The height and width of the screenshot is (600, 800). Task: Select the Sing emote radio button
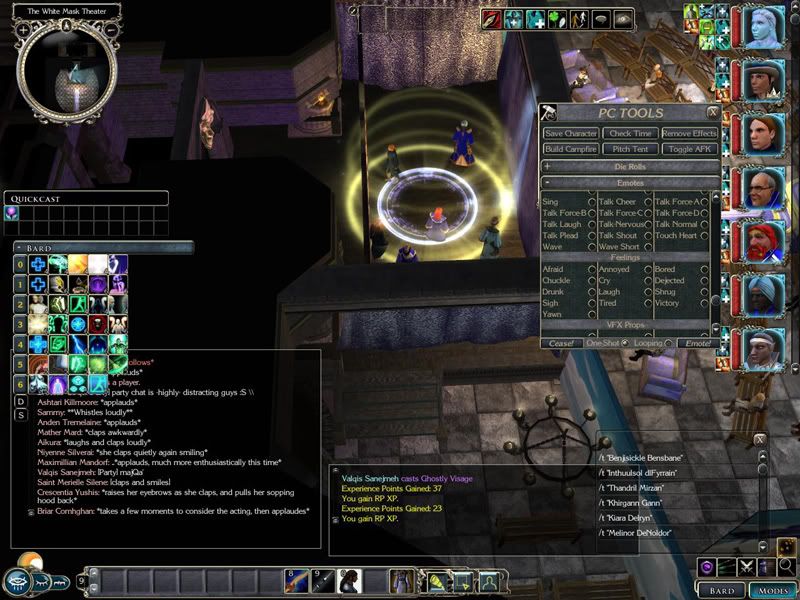click(592, 202)
